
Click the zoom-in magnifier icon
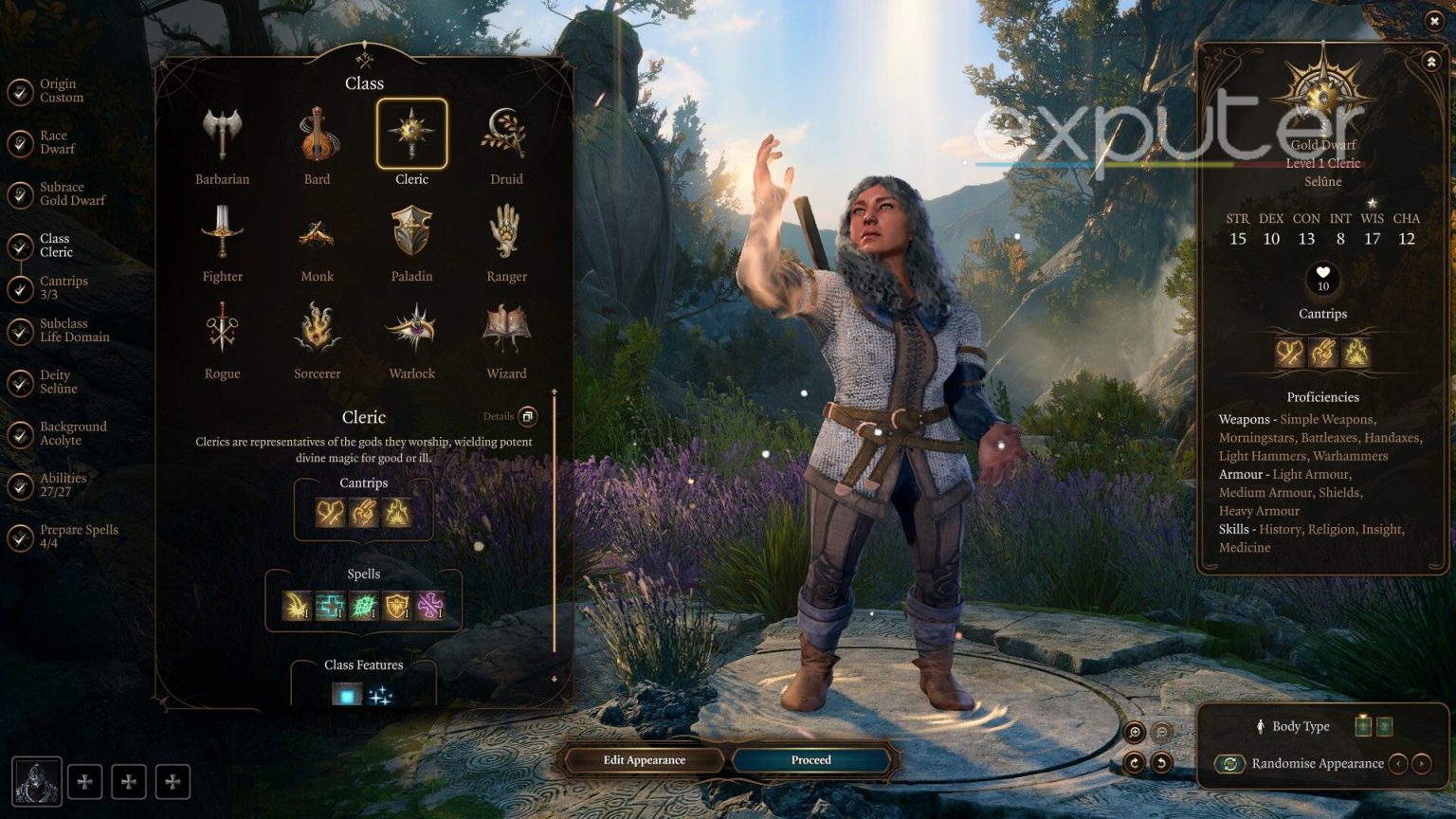tap(1134, 733)
